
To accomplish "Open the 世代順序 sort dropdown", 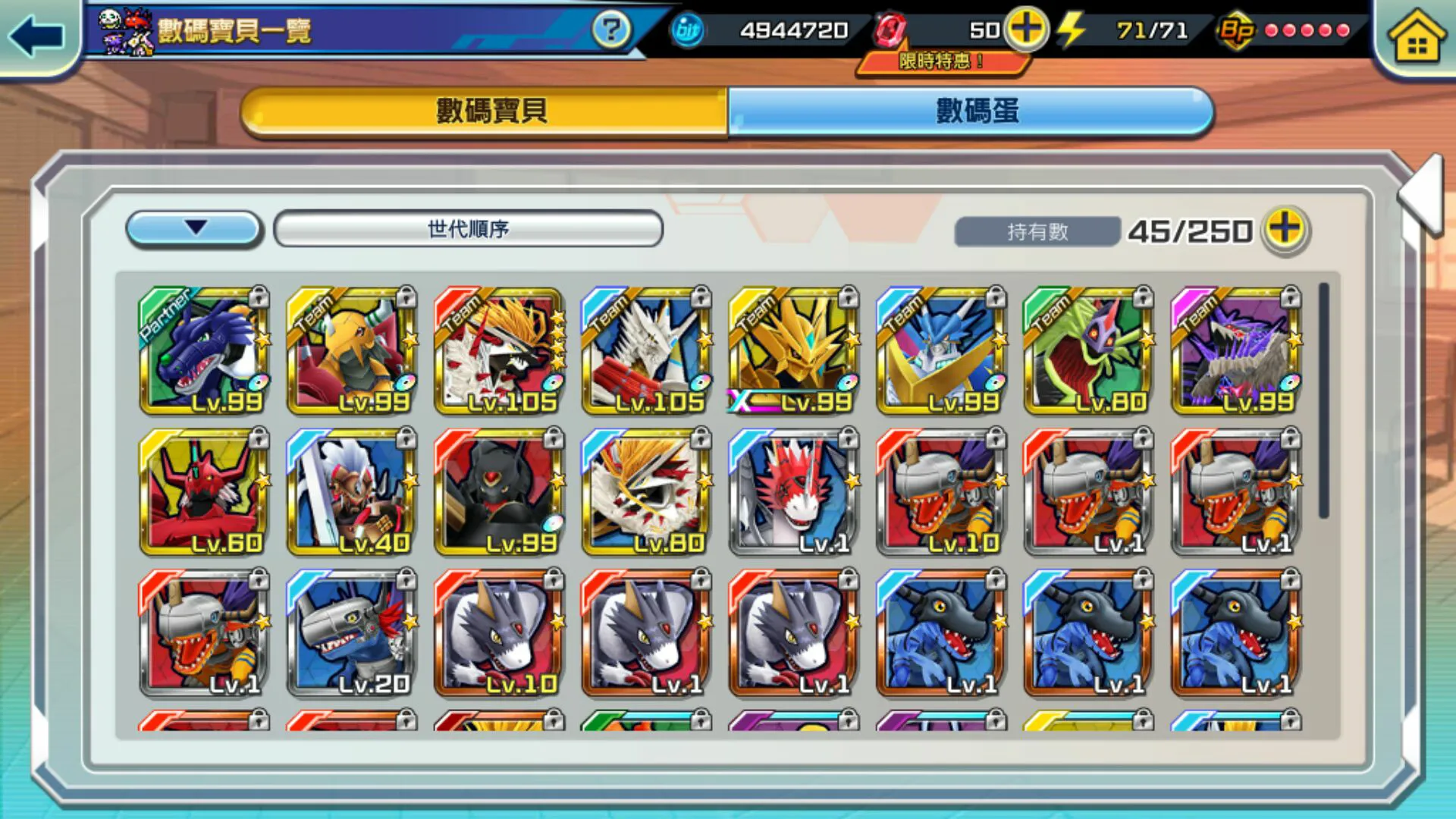I will (468, 228).
